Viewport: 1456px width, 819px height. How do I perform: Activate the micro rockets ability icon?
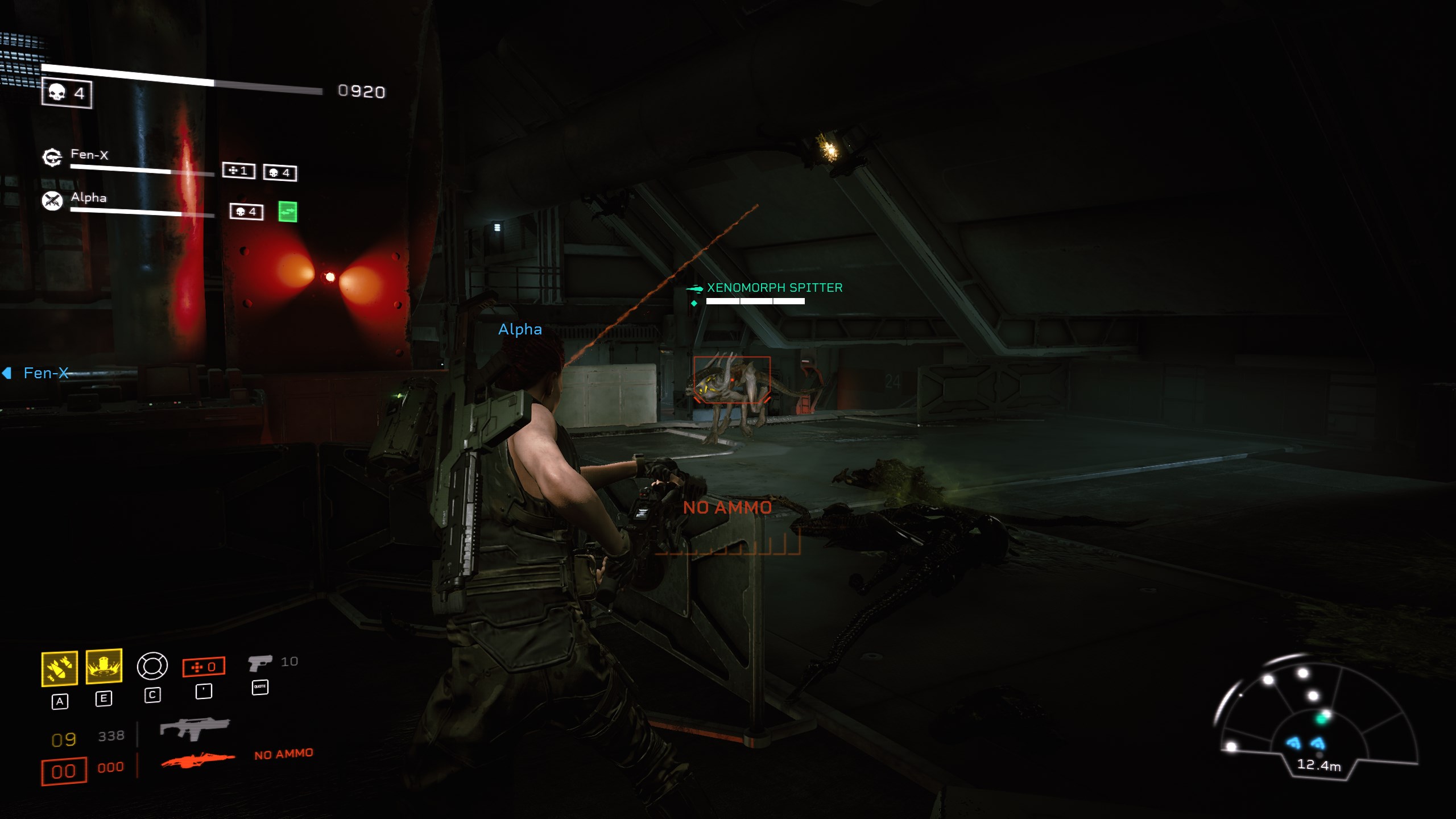click(60, 668)
